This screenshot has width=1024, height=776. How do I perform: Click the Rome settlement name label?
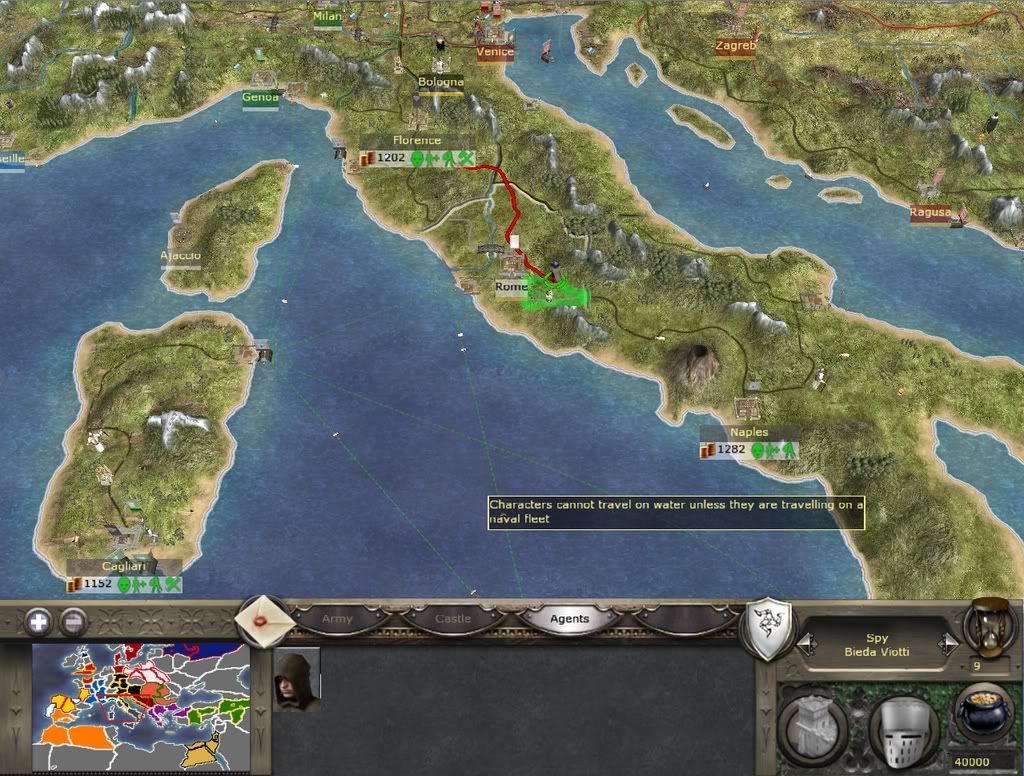[511, 287]
